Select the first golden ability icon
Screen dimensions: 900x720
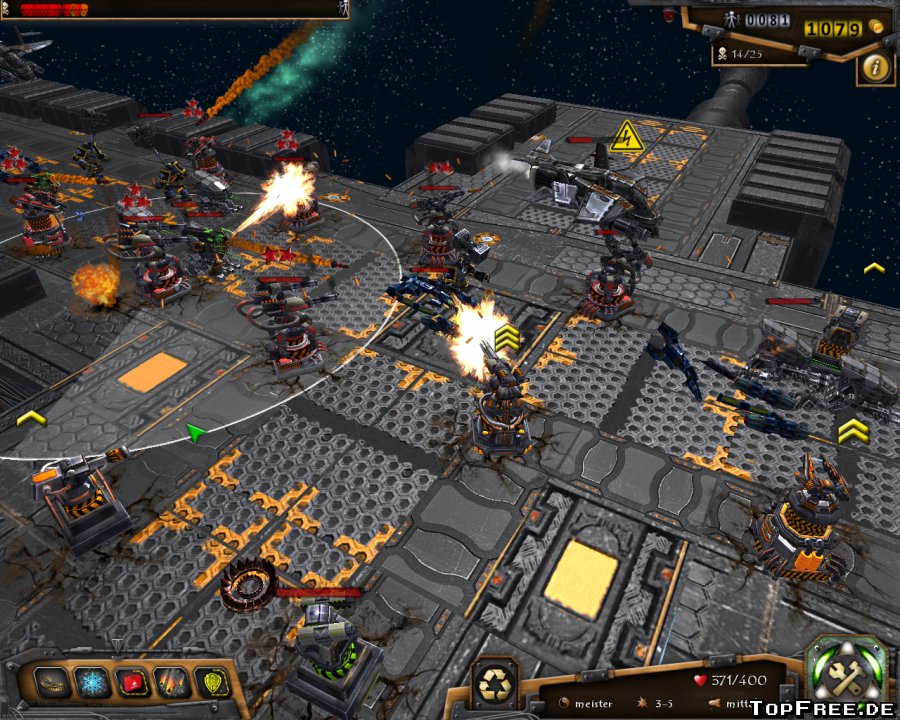[x=52, y=683]
